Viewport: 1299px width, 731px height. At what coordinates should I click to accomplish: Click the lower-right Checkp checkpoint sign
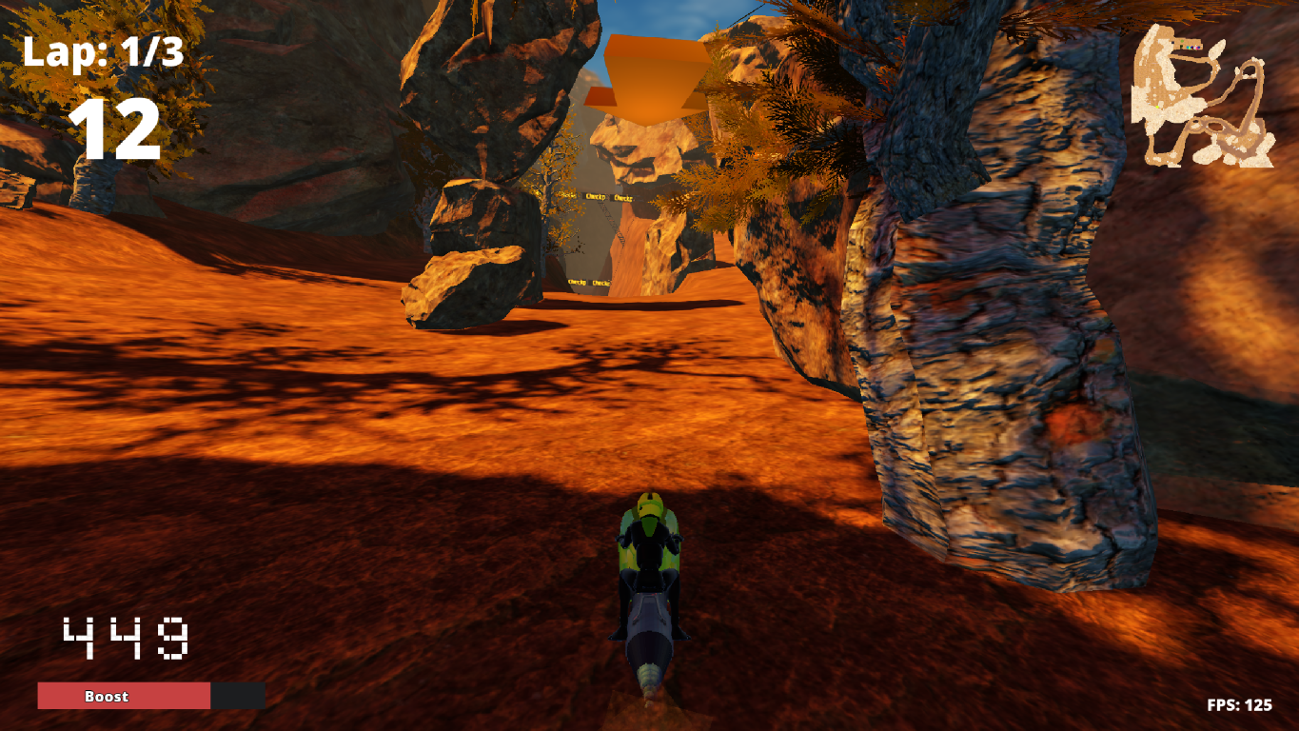tap(600, 283)
